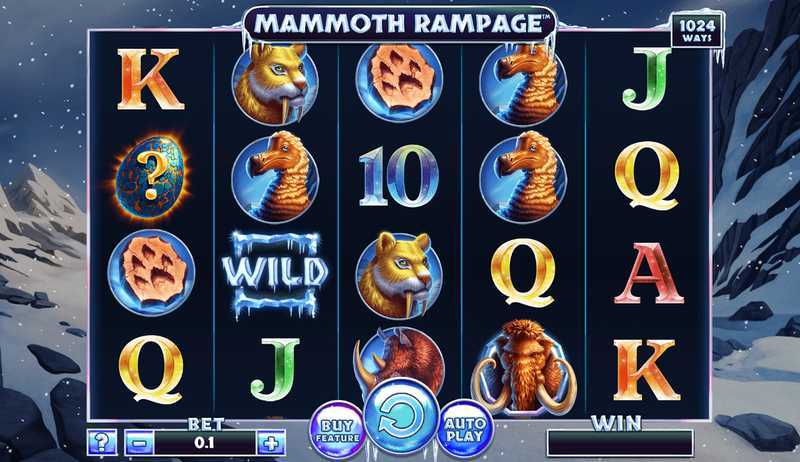Open the help question mark button
This screenshot has width=800, height=462.
(100, 442)
